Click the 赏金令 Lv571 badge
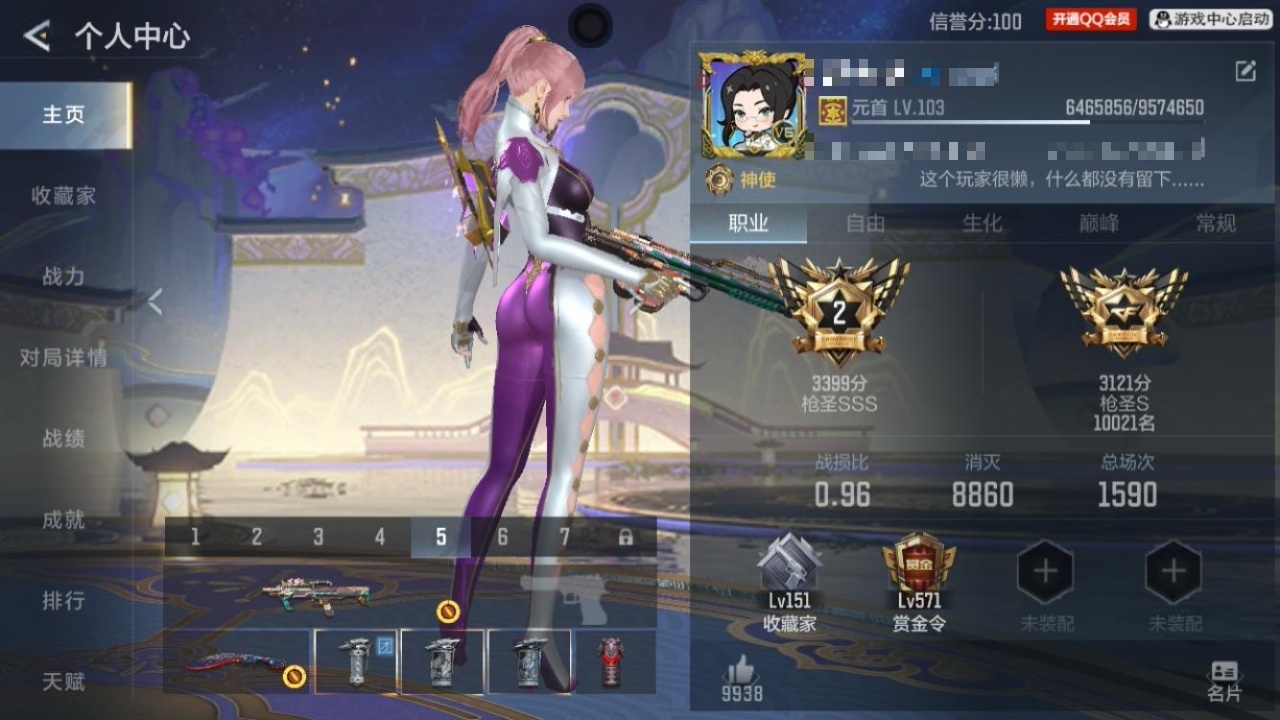The image size is (1280, 720). click(918, 582)
